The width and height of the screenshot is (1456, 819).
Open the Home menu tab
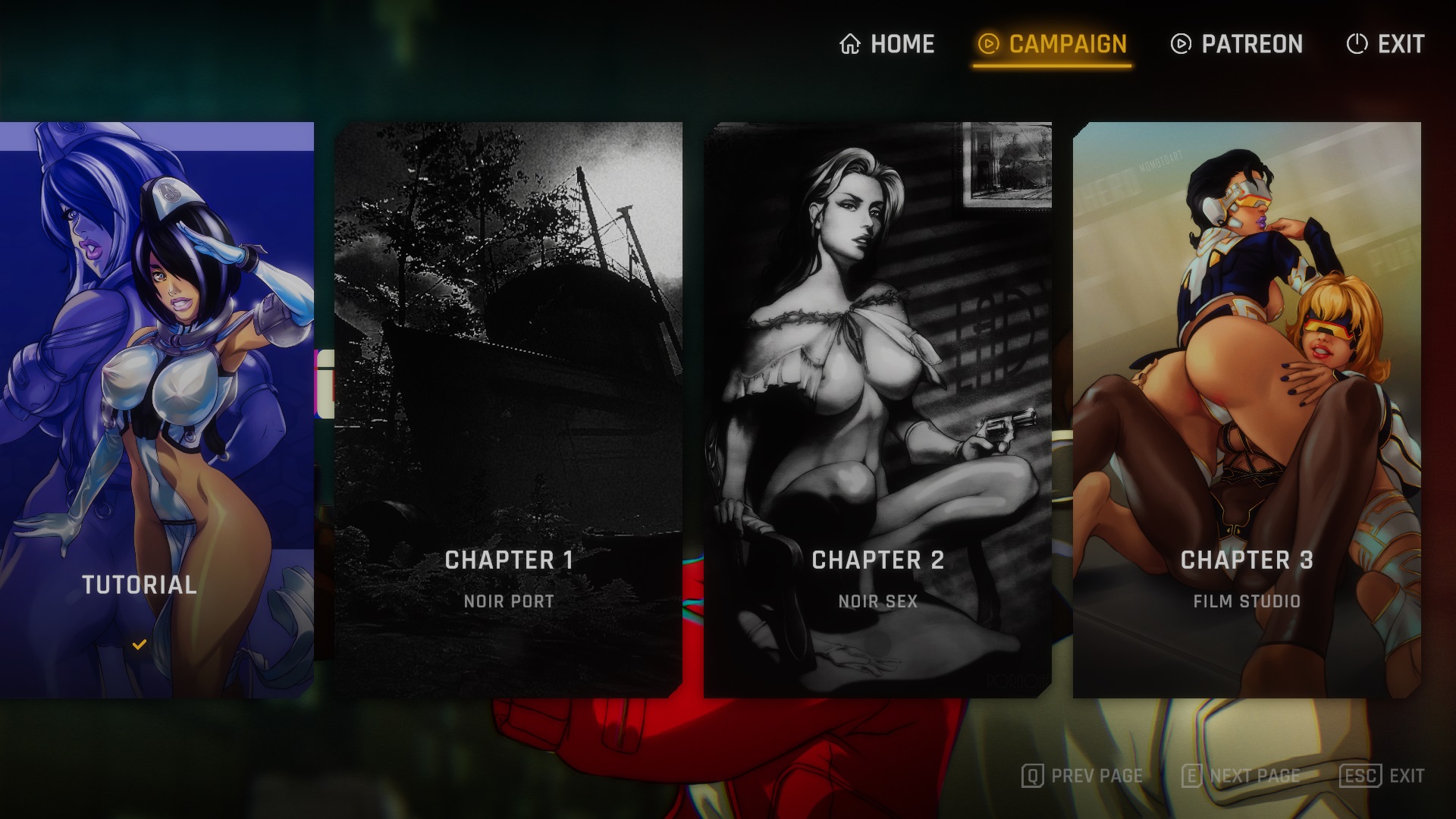[x=887, y=44]
